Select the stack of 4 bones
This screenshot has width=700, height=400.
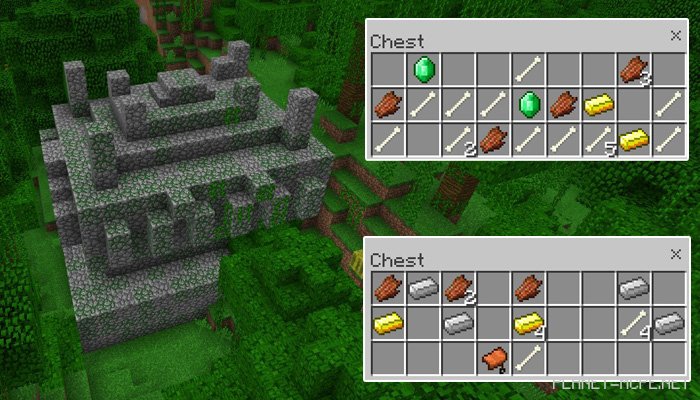(x=632, y=323)
